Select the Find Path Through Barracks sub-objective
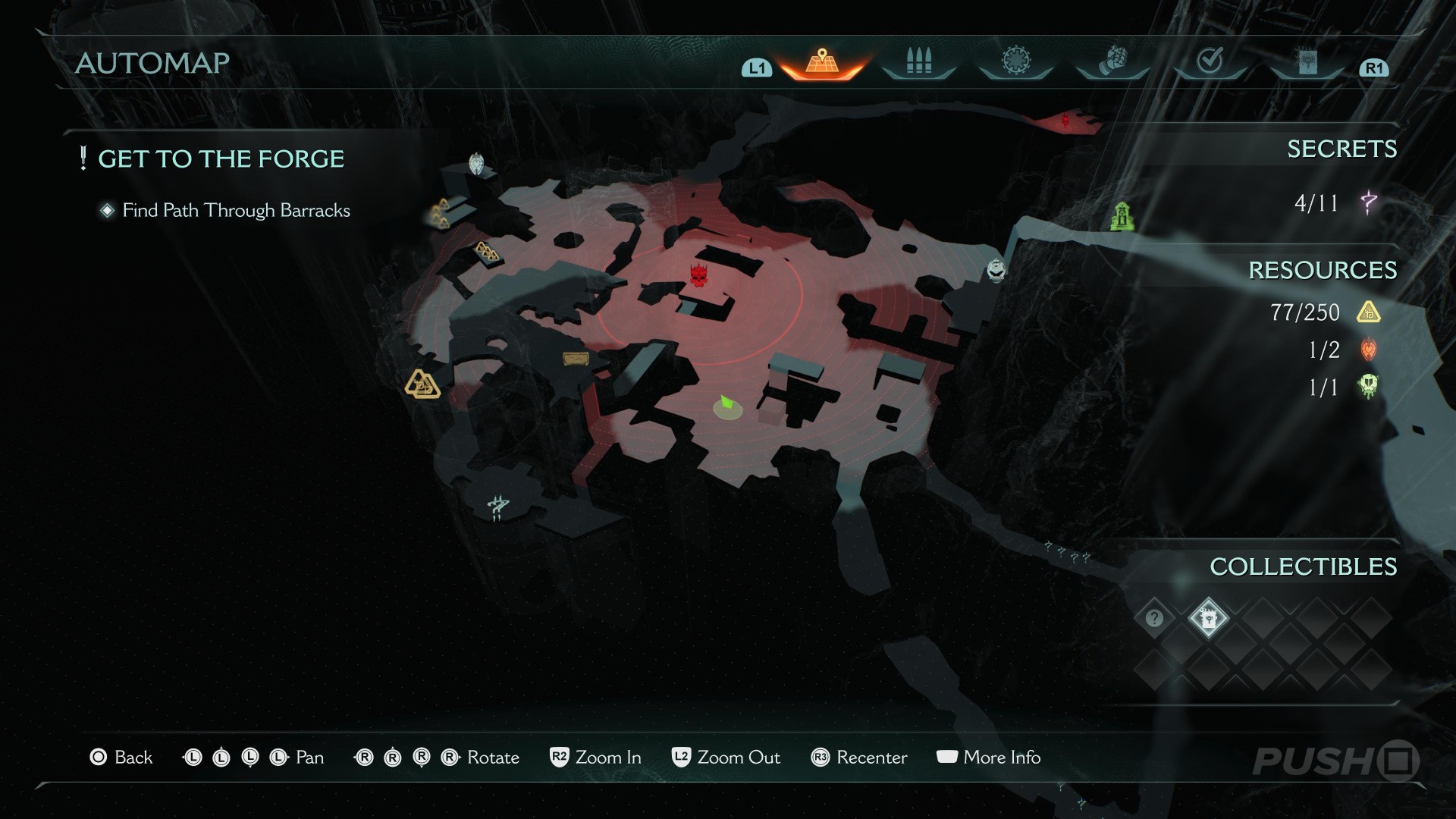 tap(236, 211)
